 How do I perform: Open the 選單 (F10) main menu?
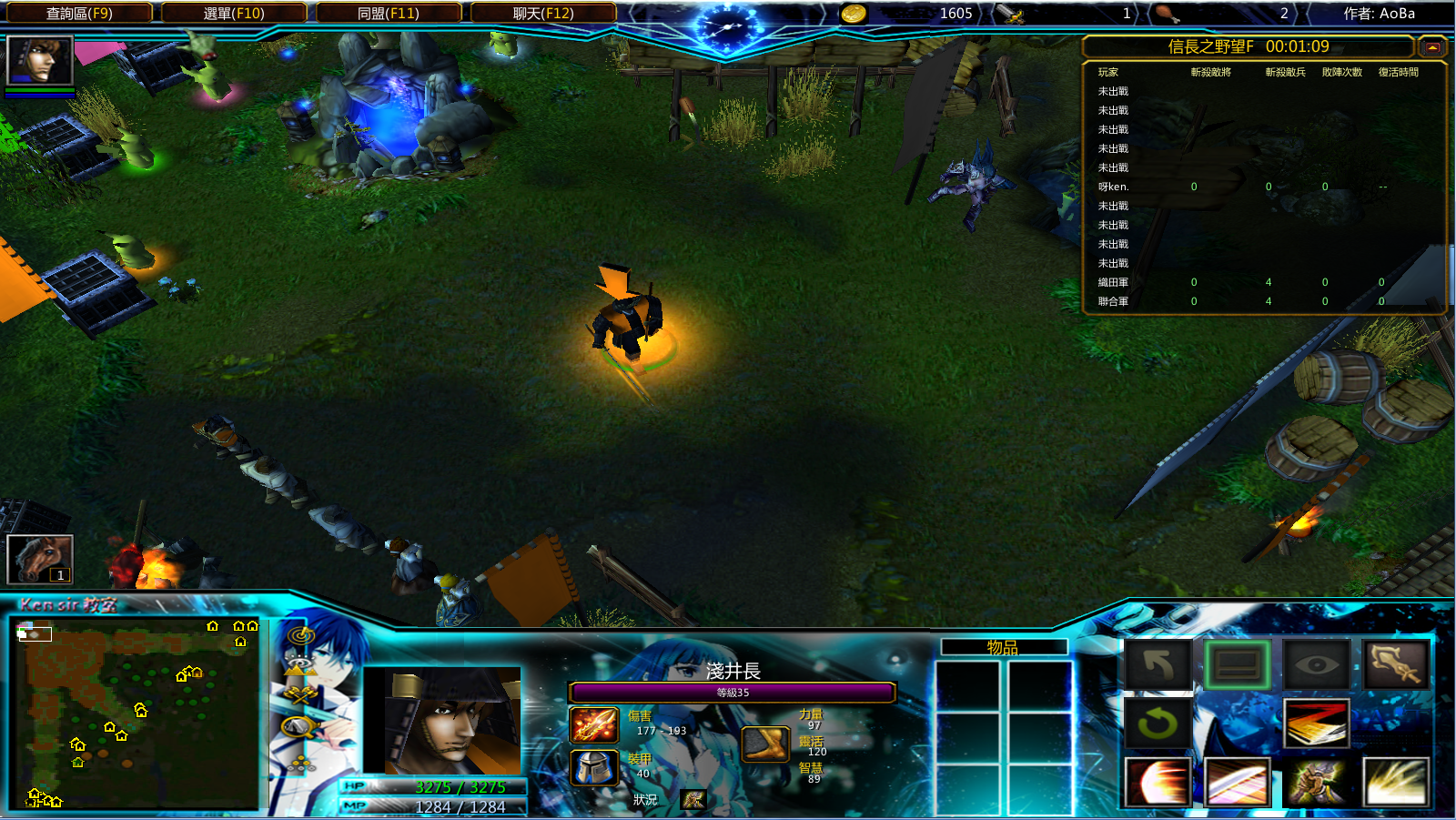tap(234, 14)
